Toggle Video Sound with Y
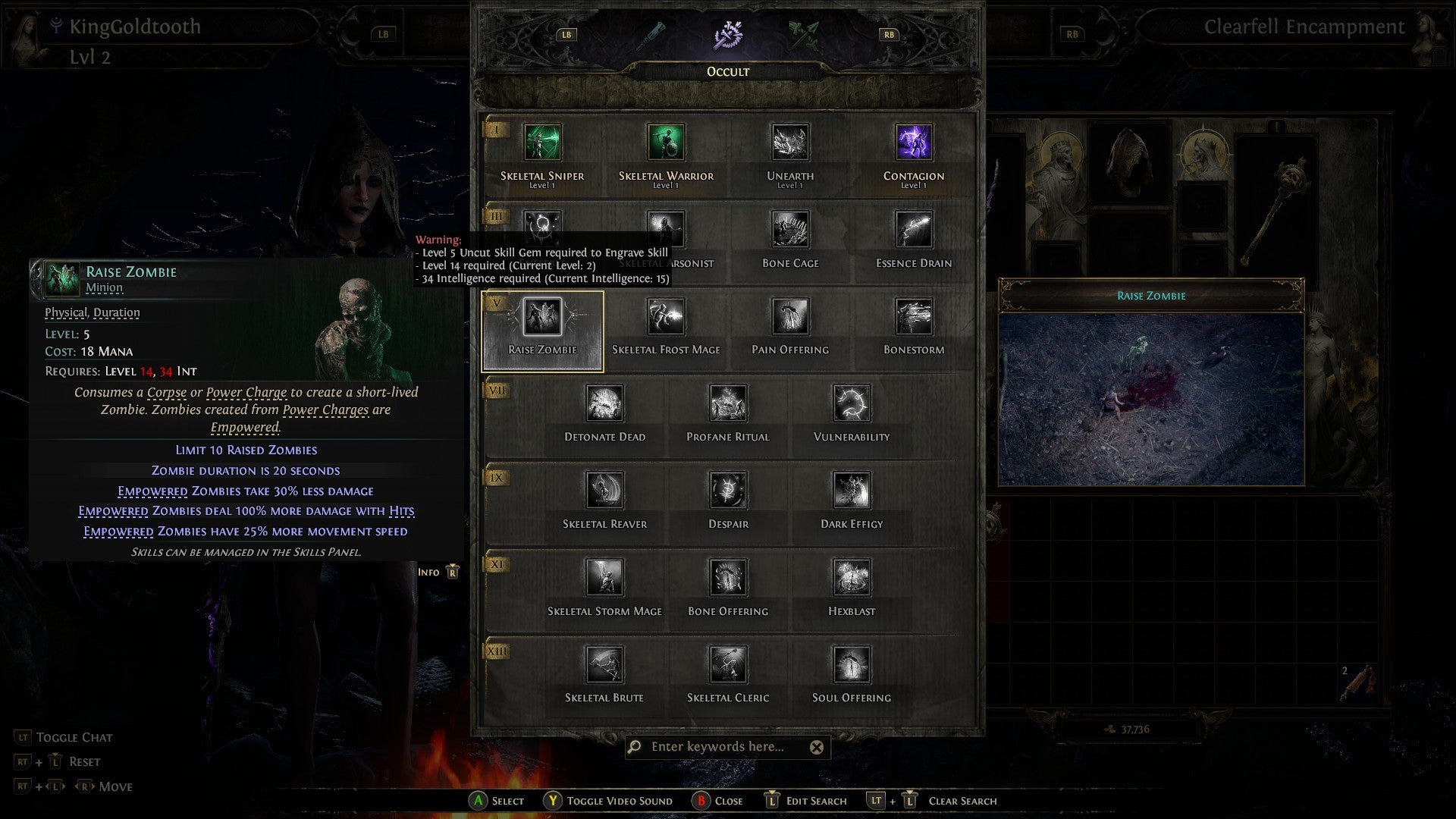 coord(554,801)
